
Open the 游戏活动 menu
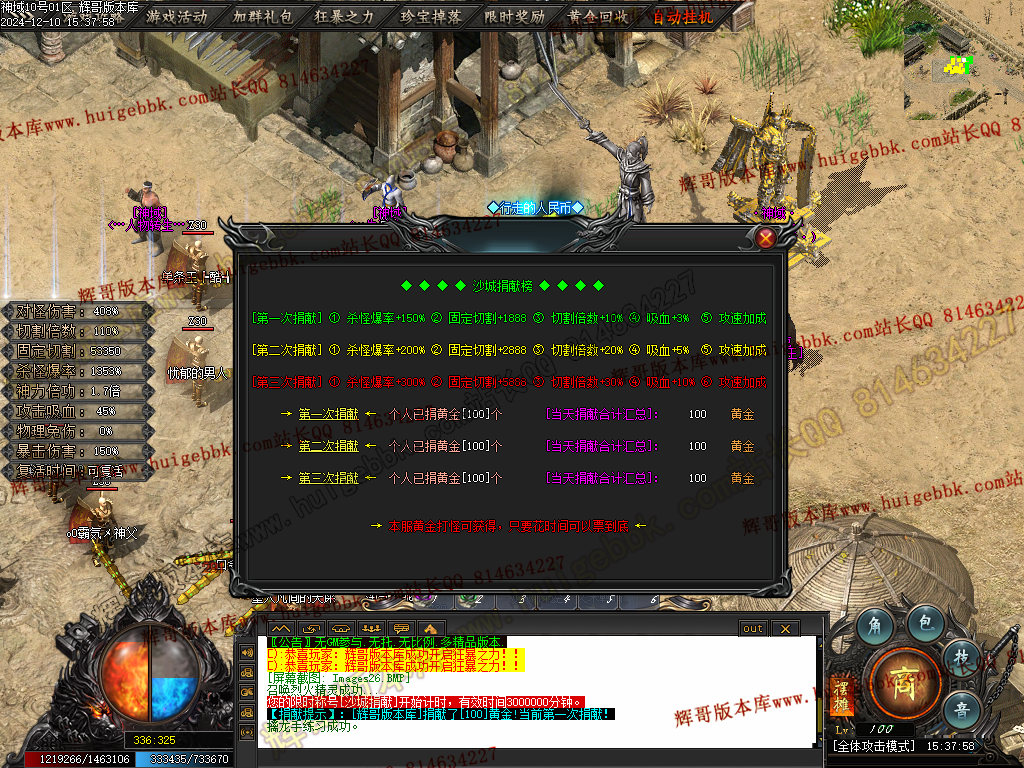point(177,16)
